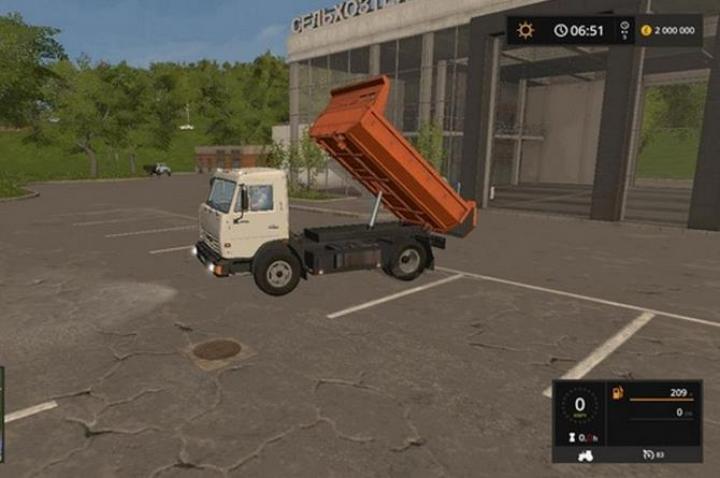The width and height of the screenshot is (720, 478).
Task: Click the sun weather icon
Action: (525, 31)
